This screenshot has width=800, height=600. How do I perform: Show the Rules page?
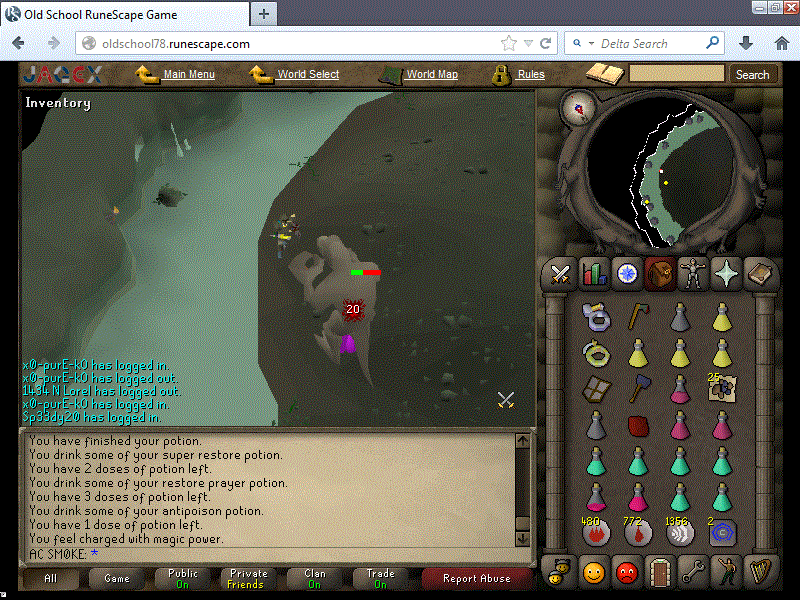tap(530, 74)
